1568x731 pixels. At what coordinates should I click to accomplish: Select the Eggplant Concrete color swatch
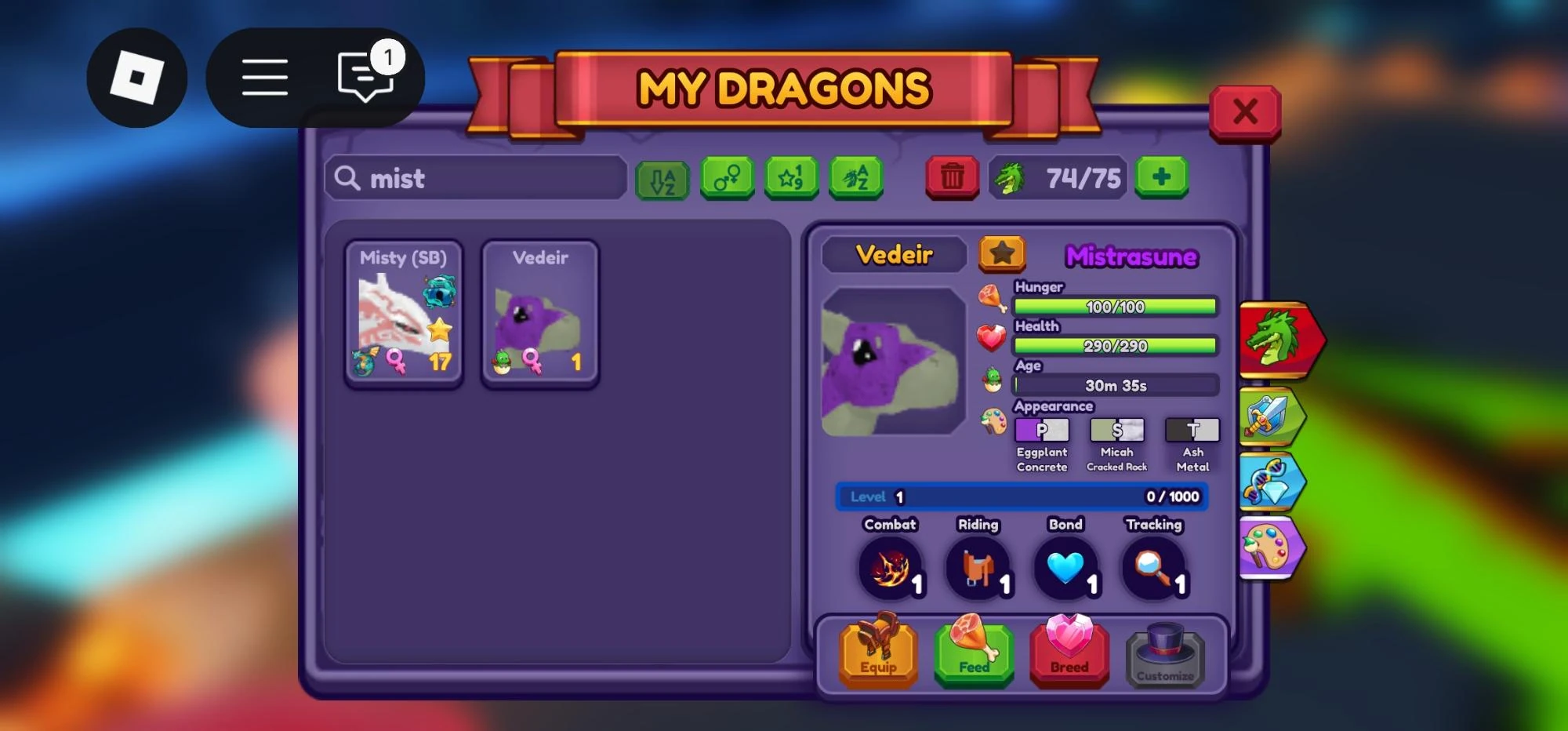(x=1043, y=430)
